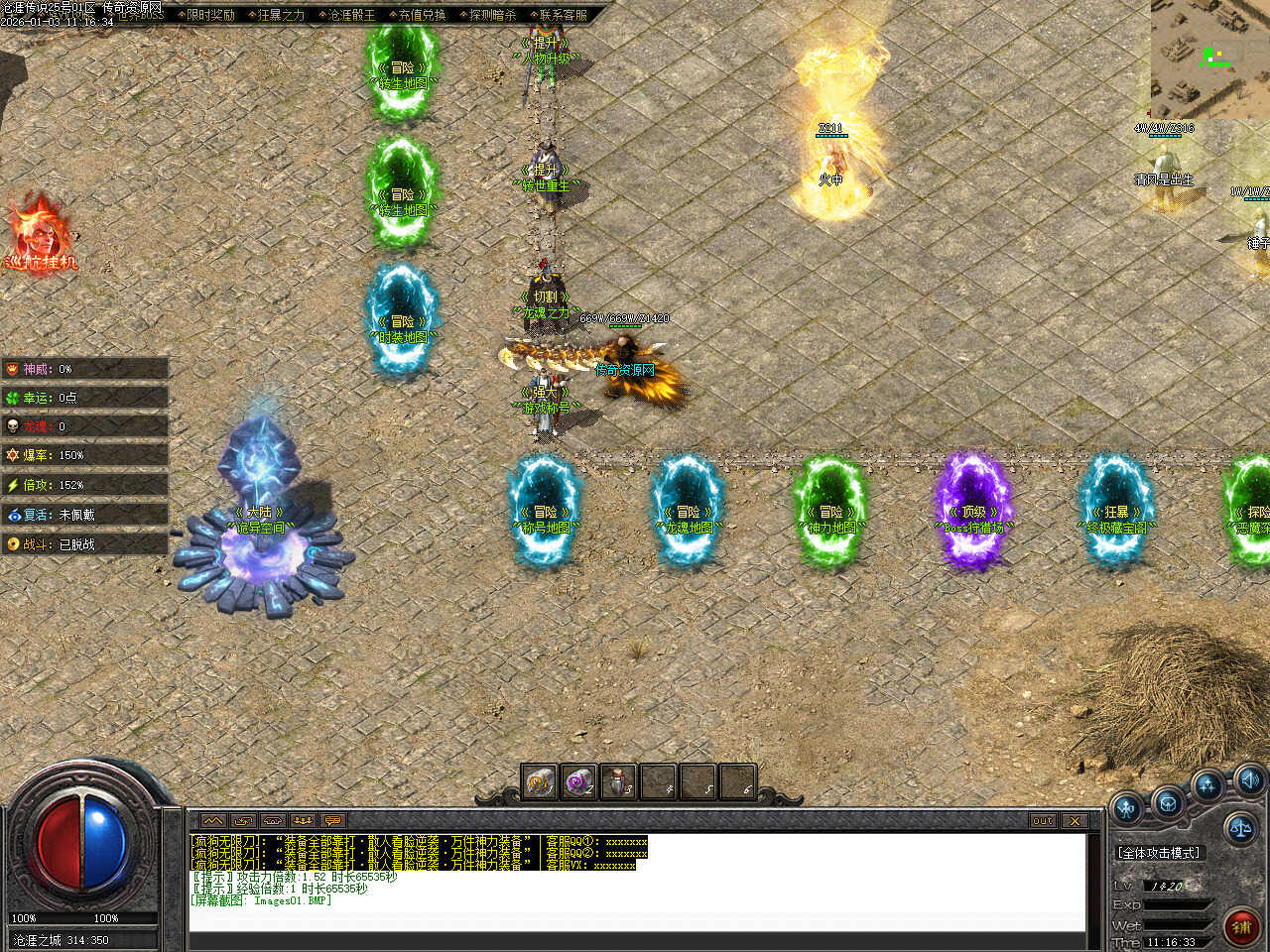Select the 沧涯骰王 menu entry
The width and height of the screenshot is (1270, 952).
pos(351,15)
